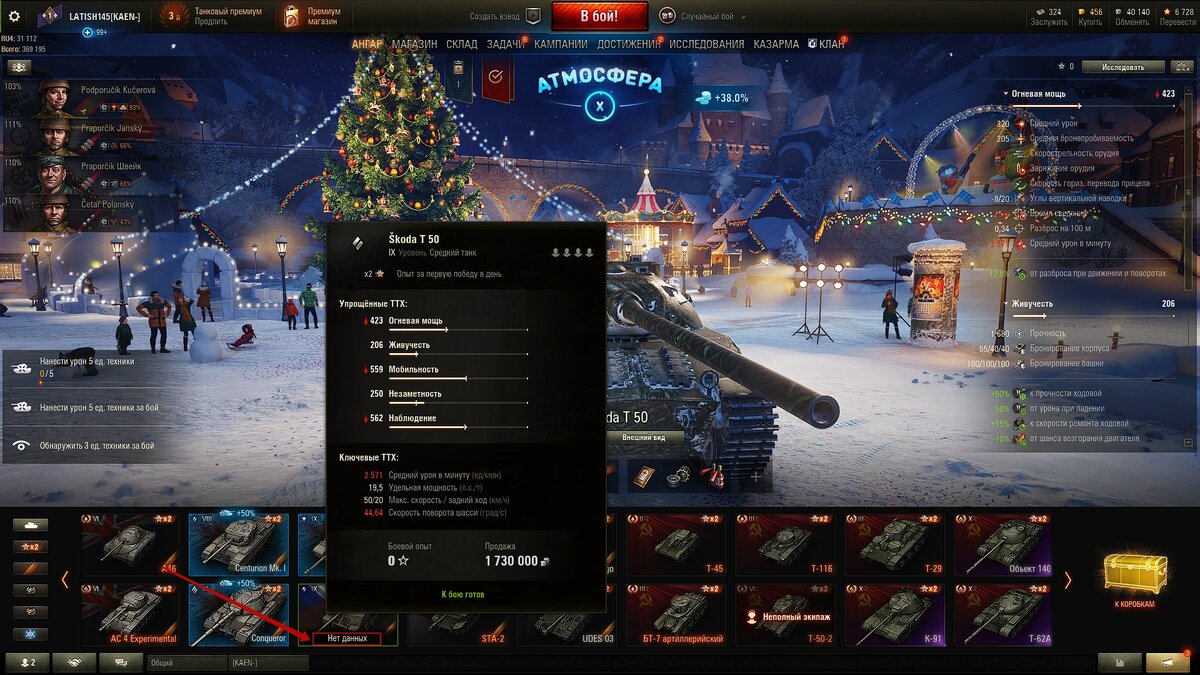Screen dimensions: 1200x675
Task: Open the АТМОСФЕРА event badge
Action: tap(599, 94)
